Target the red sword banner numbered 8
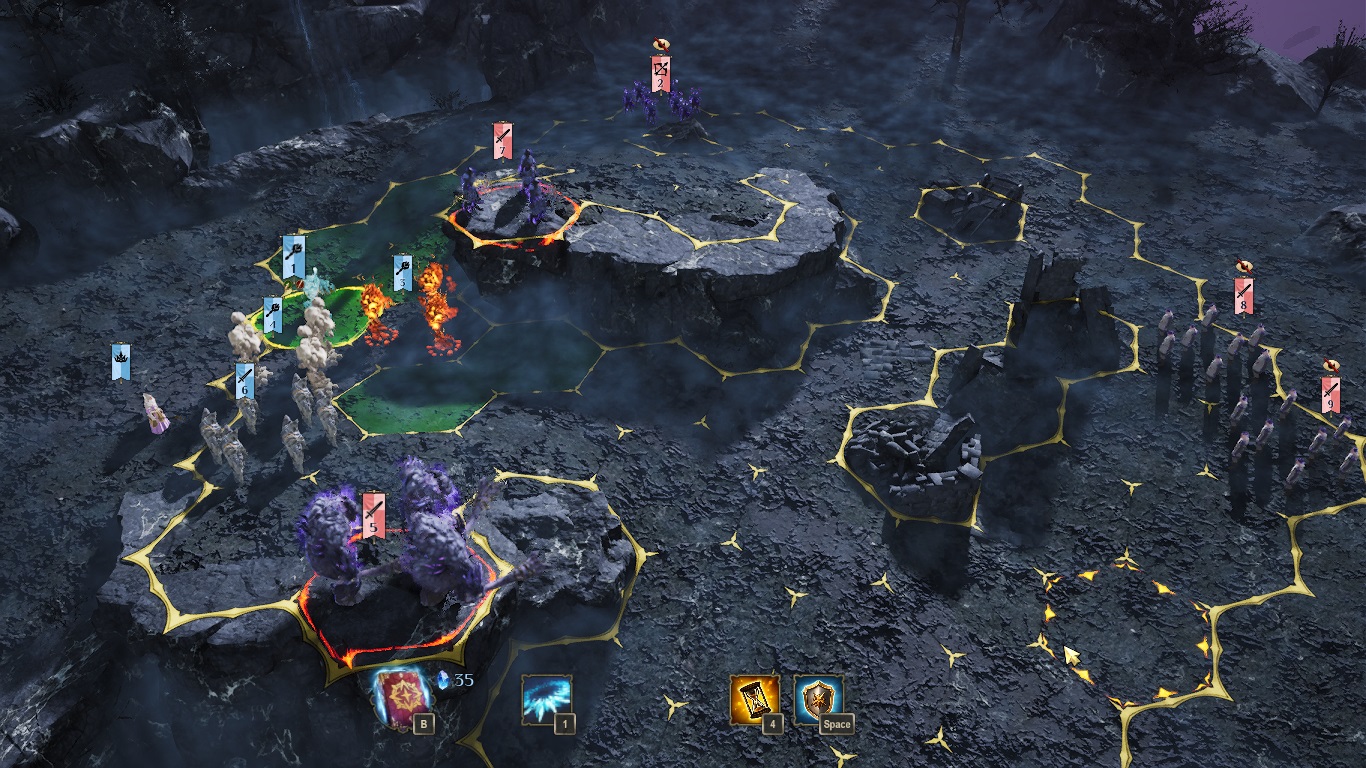This screenshot has height=768, width=1366. pos(1243,295)
